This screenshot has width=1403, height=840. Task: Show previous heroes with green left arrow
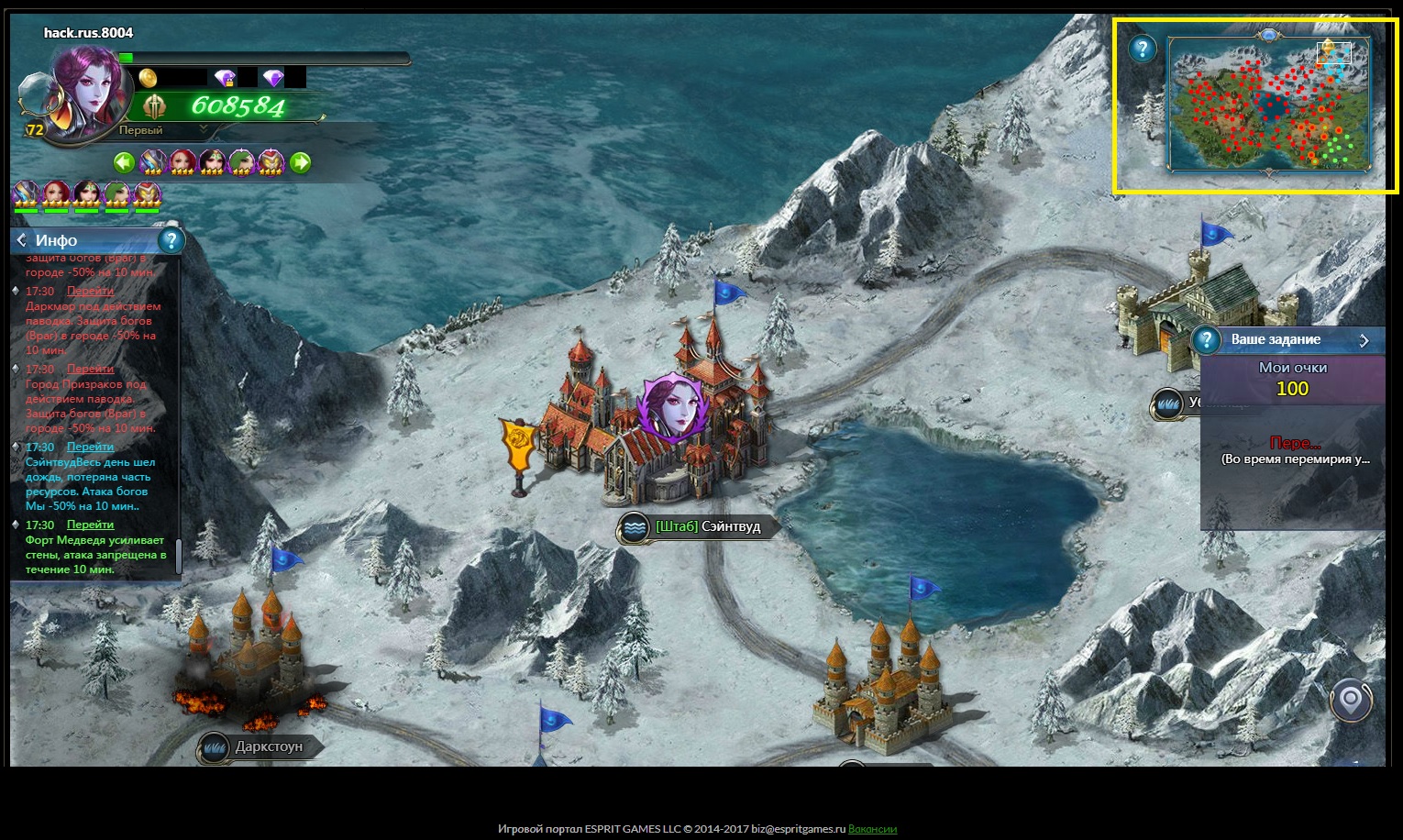tap(124, 163)
